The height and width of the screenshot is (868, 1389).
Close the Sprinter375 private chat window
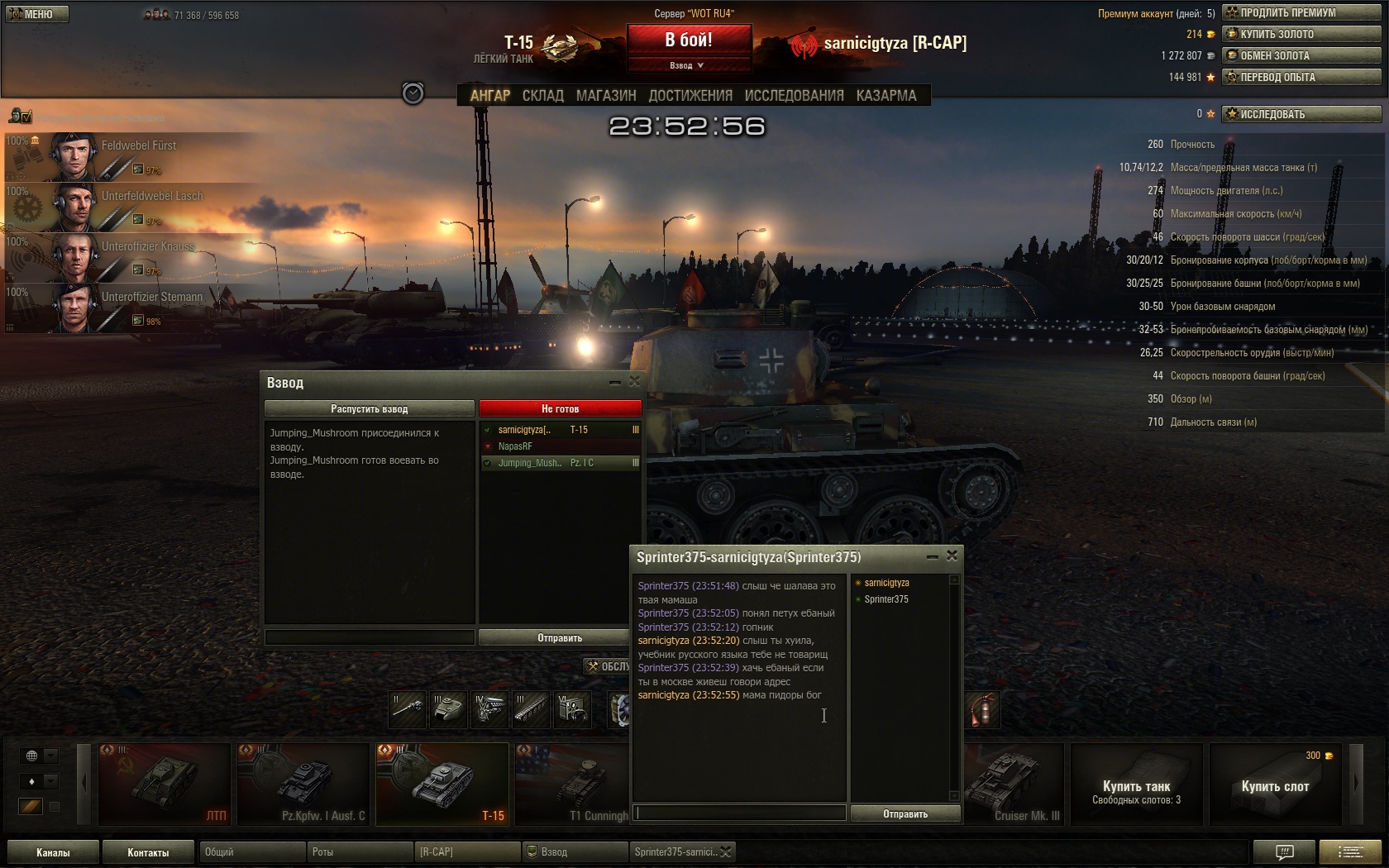pyautogui.click(x=952, y=556)
